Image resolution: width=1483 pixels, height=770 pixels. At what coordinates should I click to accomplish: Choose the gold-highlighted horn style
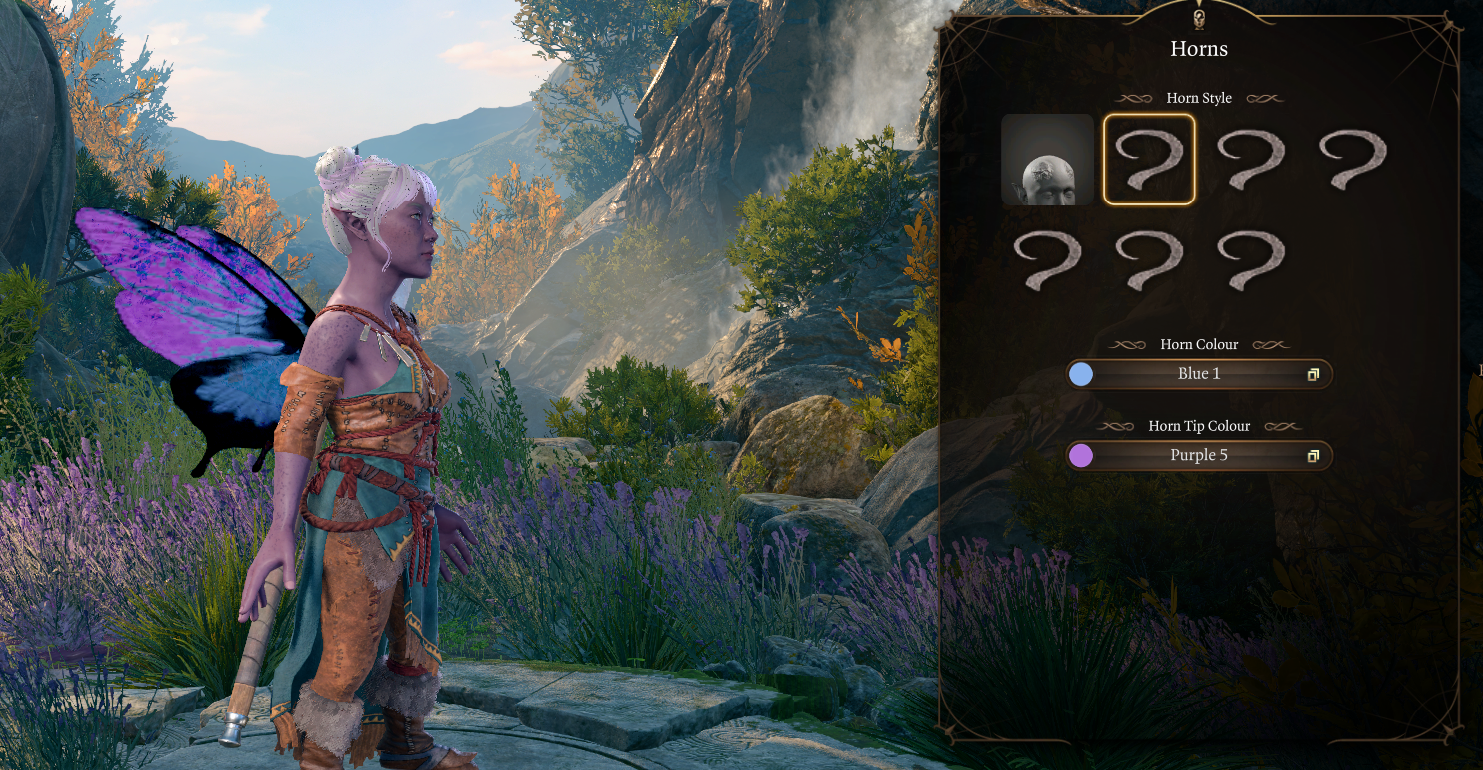(x=1149, y=160)
